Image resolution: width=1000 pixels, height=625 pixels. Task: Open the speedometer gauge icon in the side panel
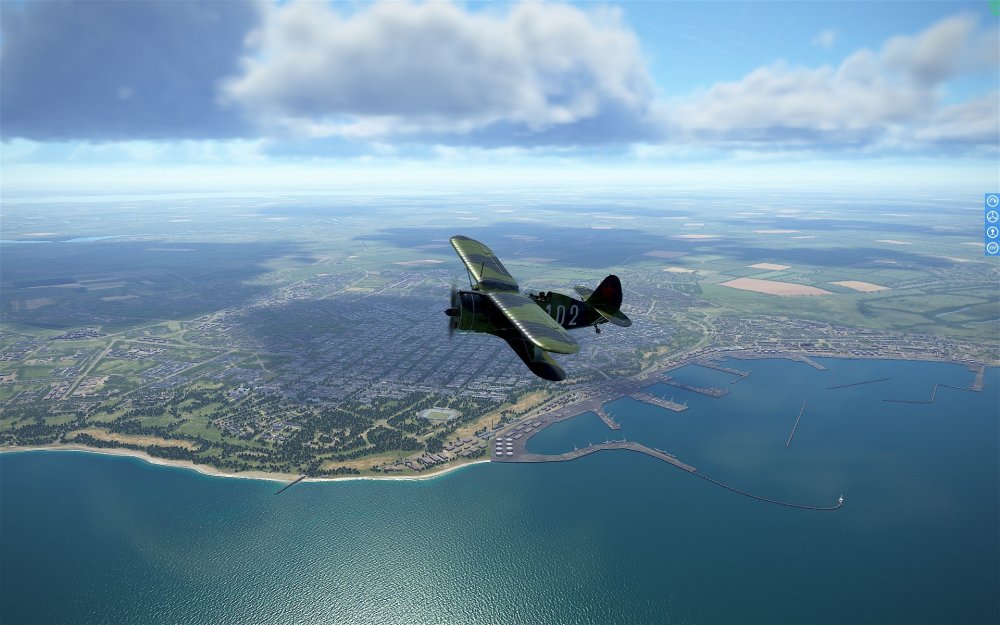pyautogui.click(x=992, y=201)
